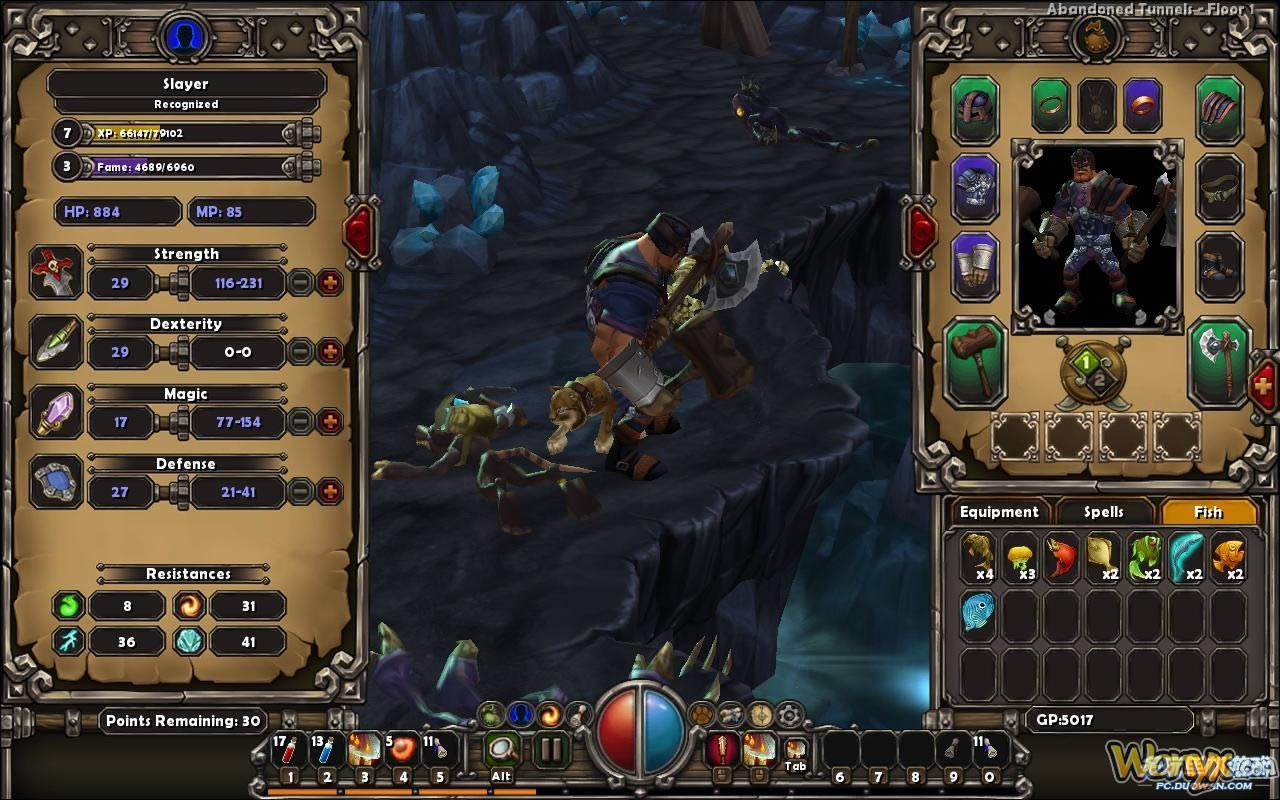Select the Fish inventory tab
The width and height of the screenshot is (1280, 800).
tap(1208, 512)
